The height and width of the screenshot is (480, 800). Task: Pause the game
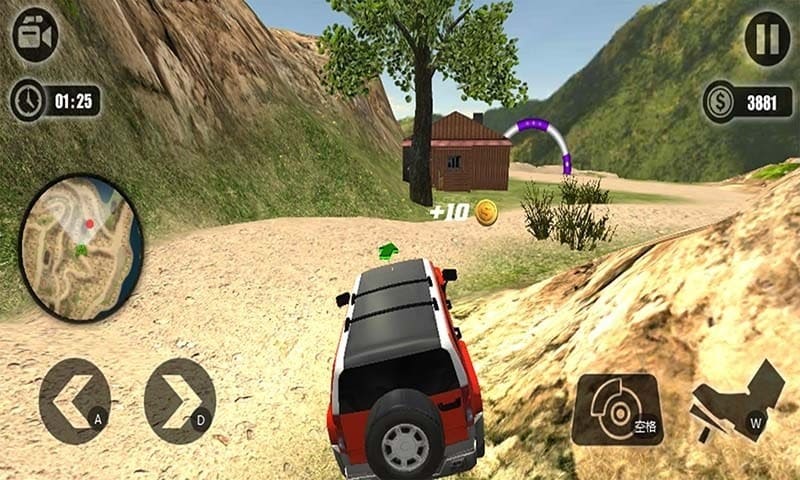[x=767, y=38]
